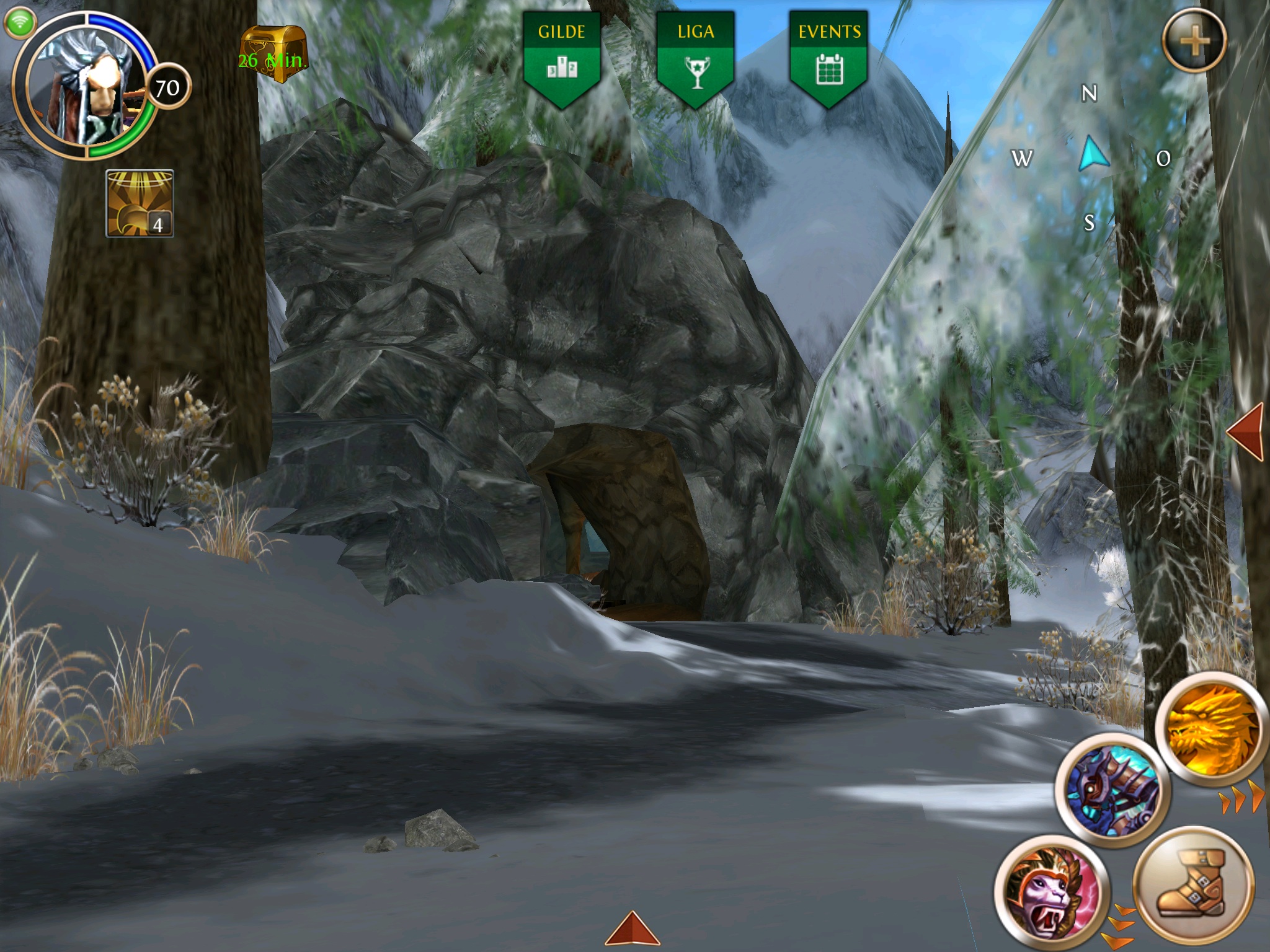Tap the compass with the blue arrow
1270x952 pixels.
1093,156
